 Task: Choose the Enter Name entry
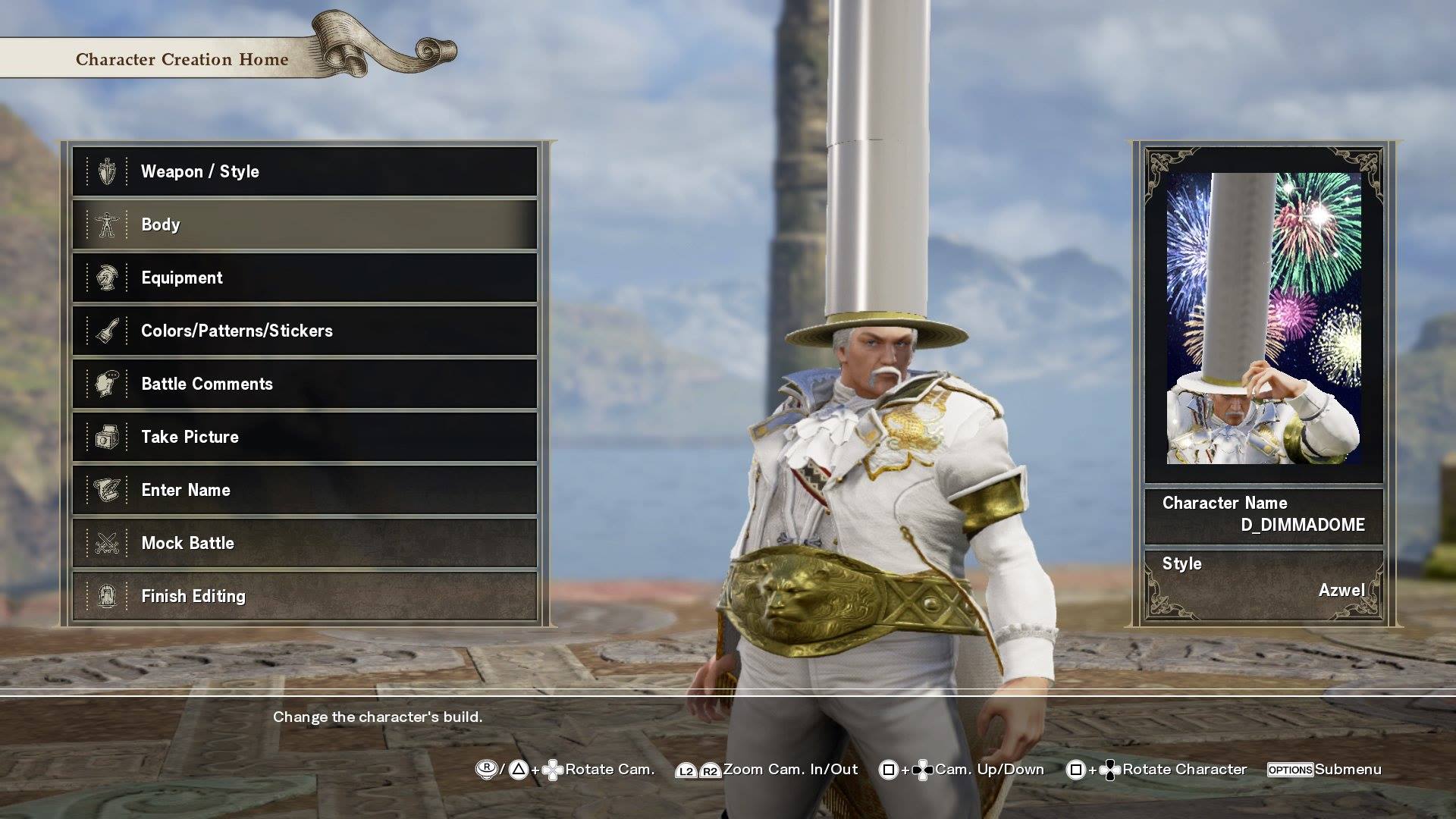(x=304, y=490)
